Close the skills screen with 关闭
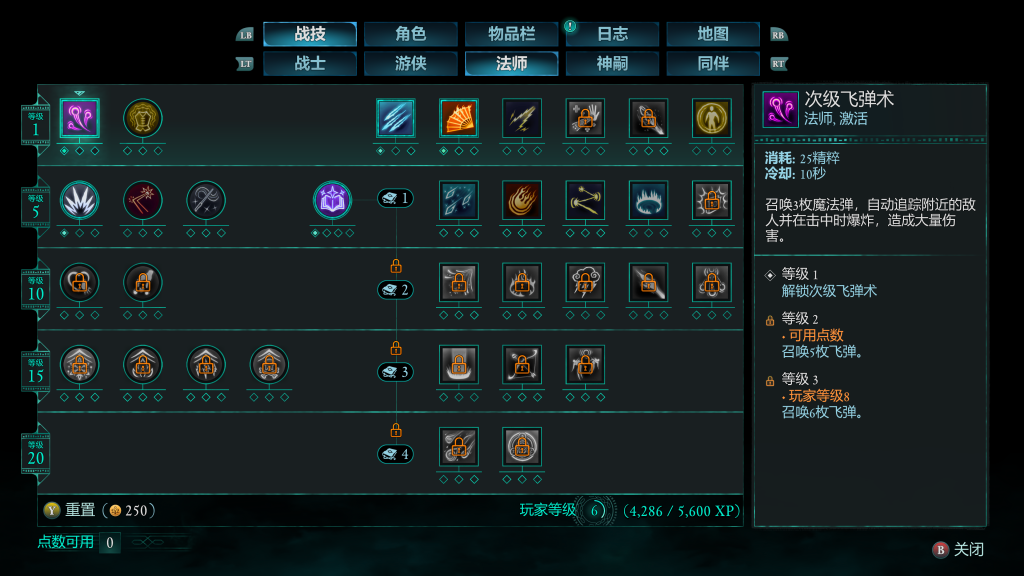This screenshot has height=576, width=1024. pos(959,549)
